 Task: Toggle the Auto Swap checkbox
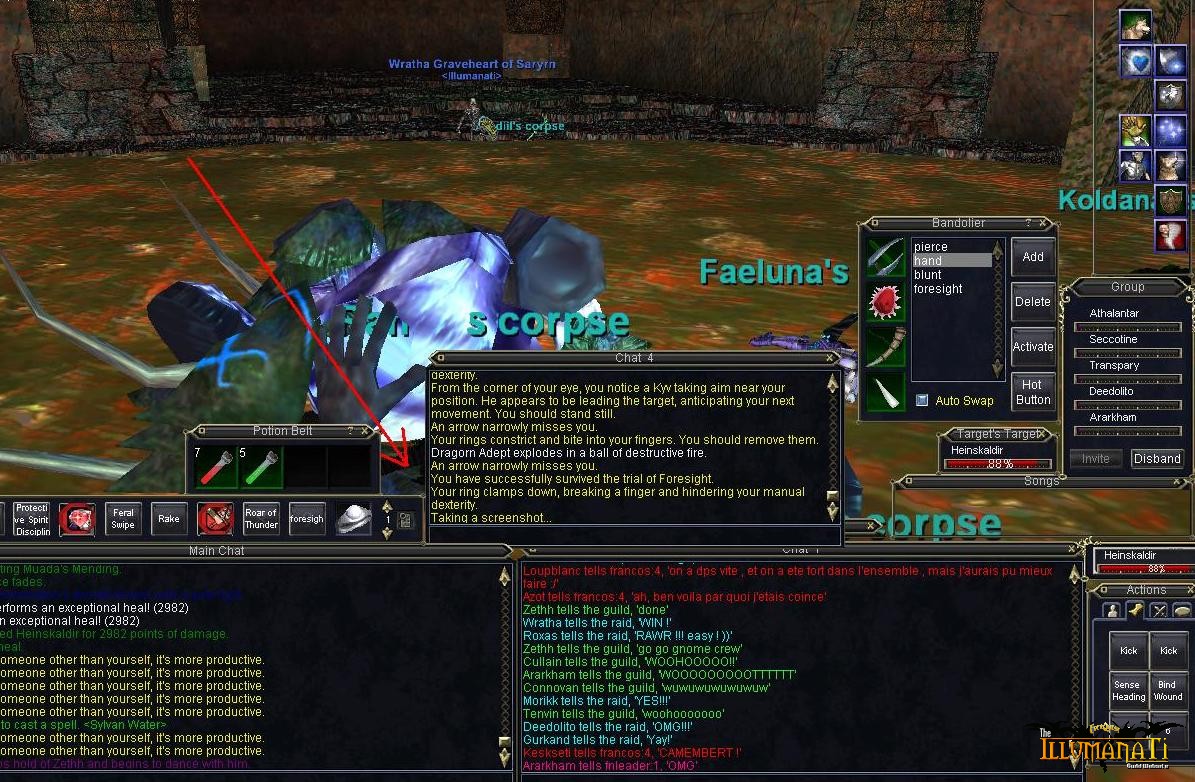coord(922,401)
